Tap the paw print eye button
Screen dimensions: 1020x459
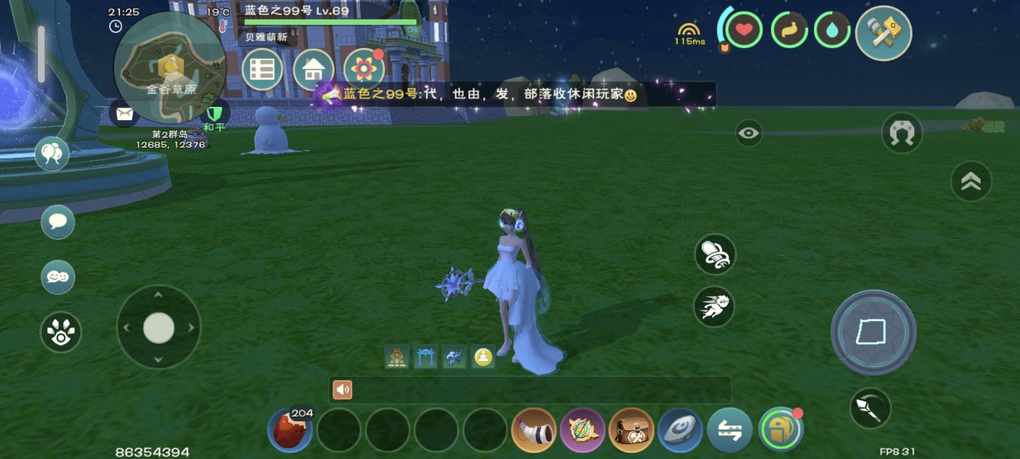[x=61, y=333]
